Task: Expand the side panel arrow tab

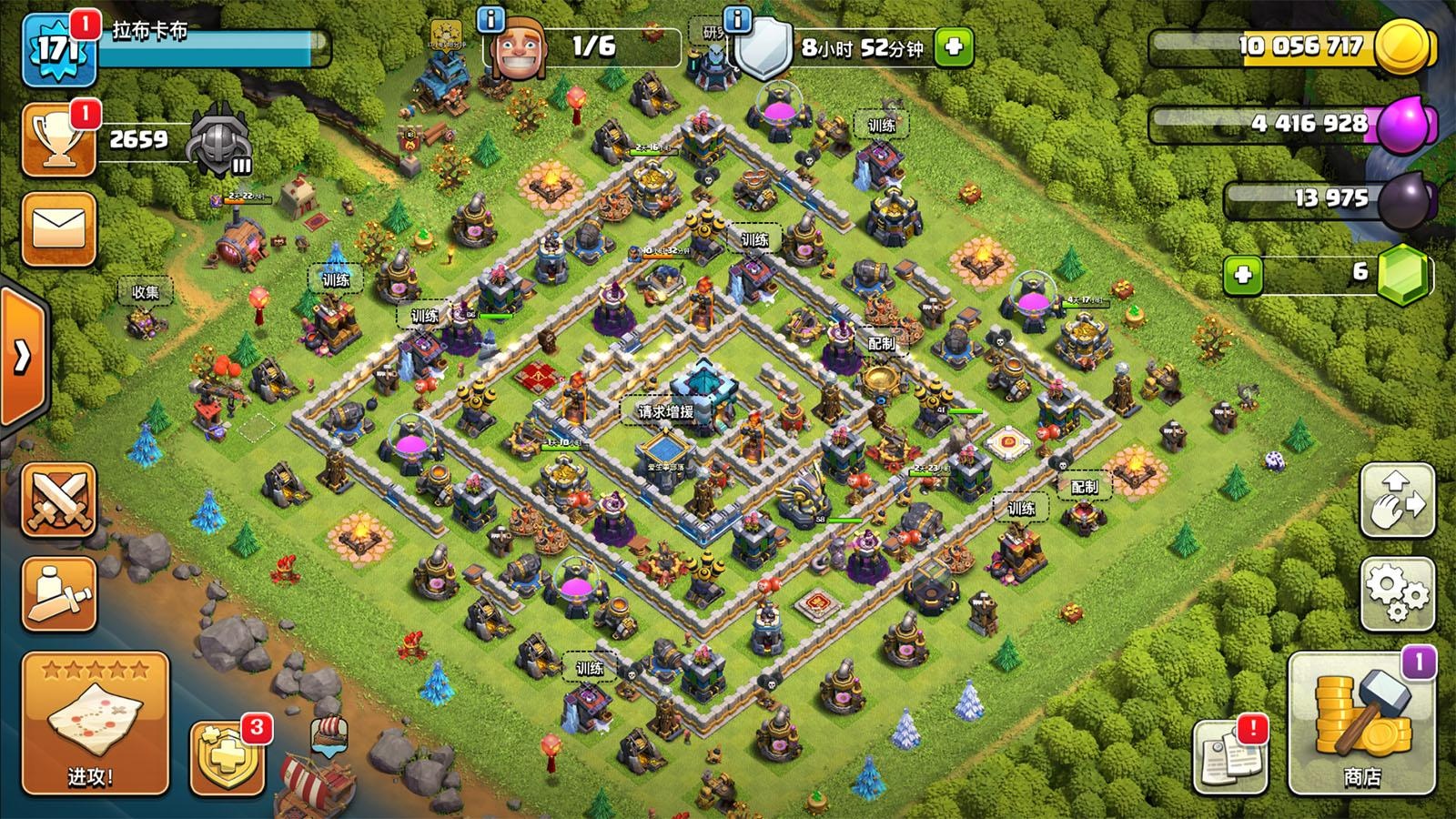Action: tap(22, 357)
